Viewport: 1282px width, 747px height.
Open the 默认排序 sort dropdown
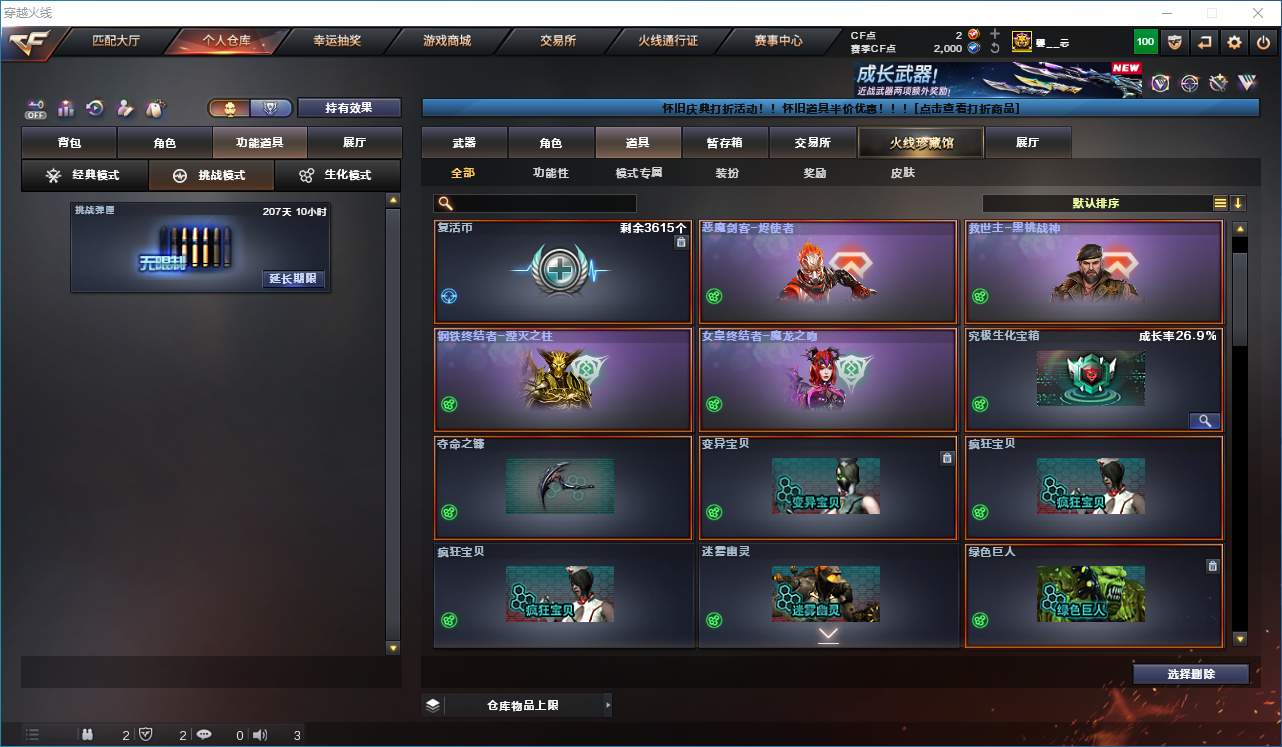tap(1096, 203)
